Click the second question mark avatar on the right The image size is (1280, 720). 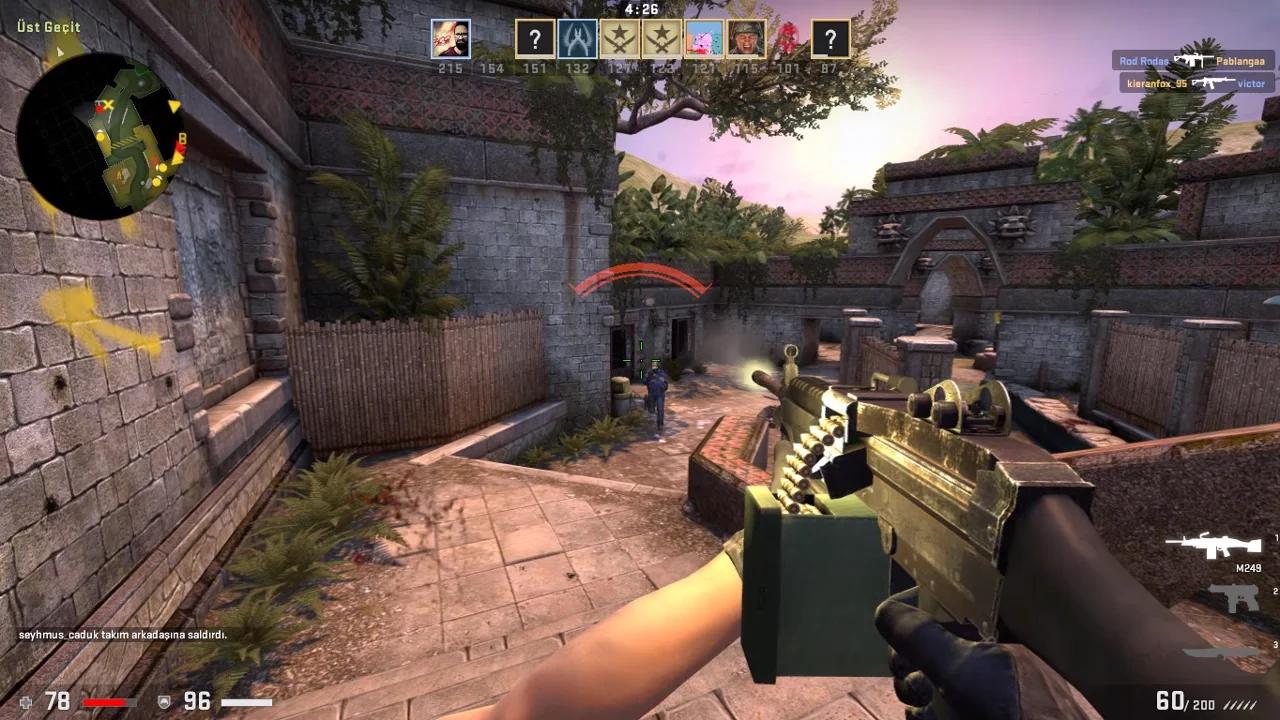pyautogui.click(x=829, y=38)
